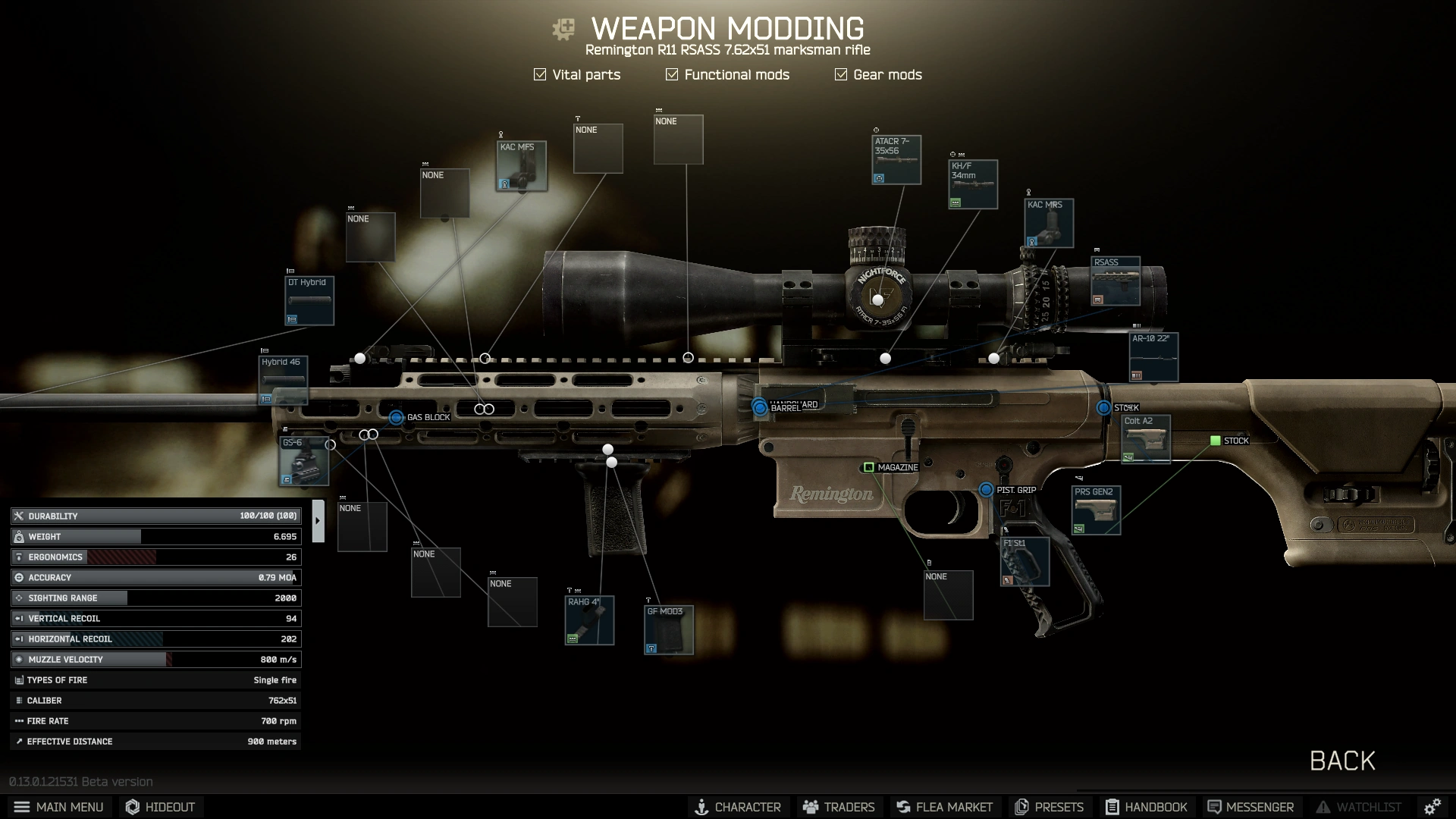
Task: Go back using the BACK button
Action: (1341, 761)
